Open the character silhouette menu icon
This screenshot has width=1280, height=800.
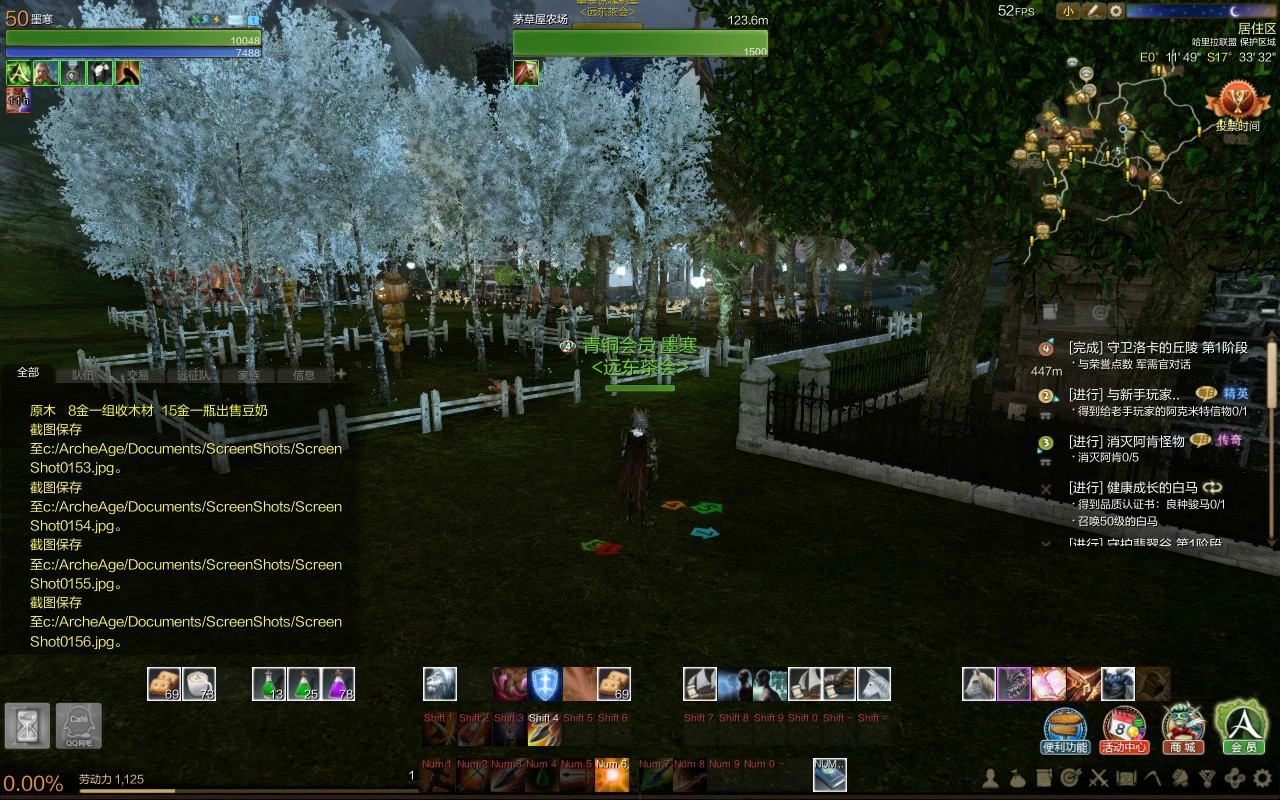(x=991, y=778)
